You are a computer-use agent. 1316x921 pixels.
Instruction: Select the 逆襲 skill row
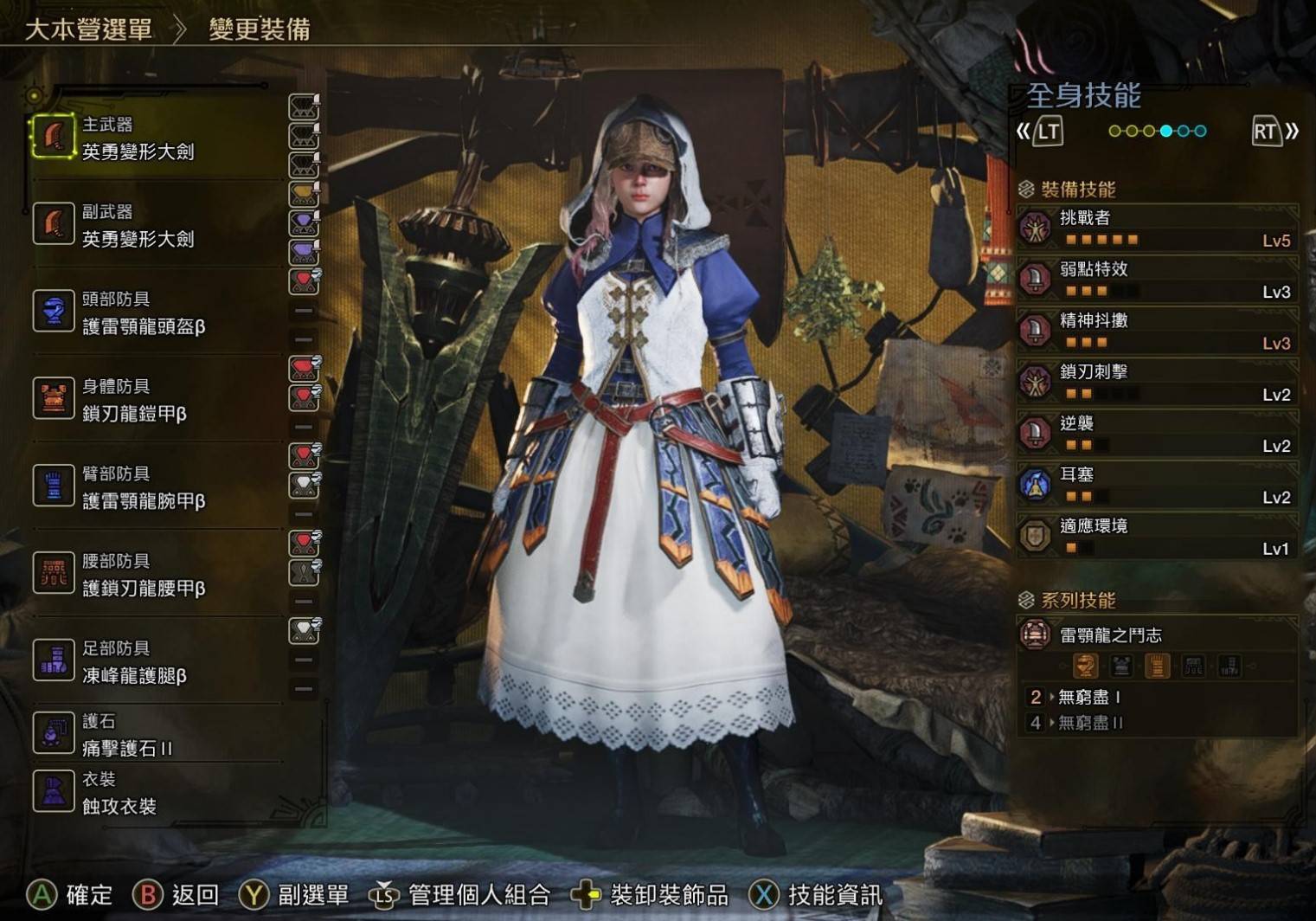coord(1157,434)
